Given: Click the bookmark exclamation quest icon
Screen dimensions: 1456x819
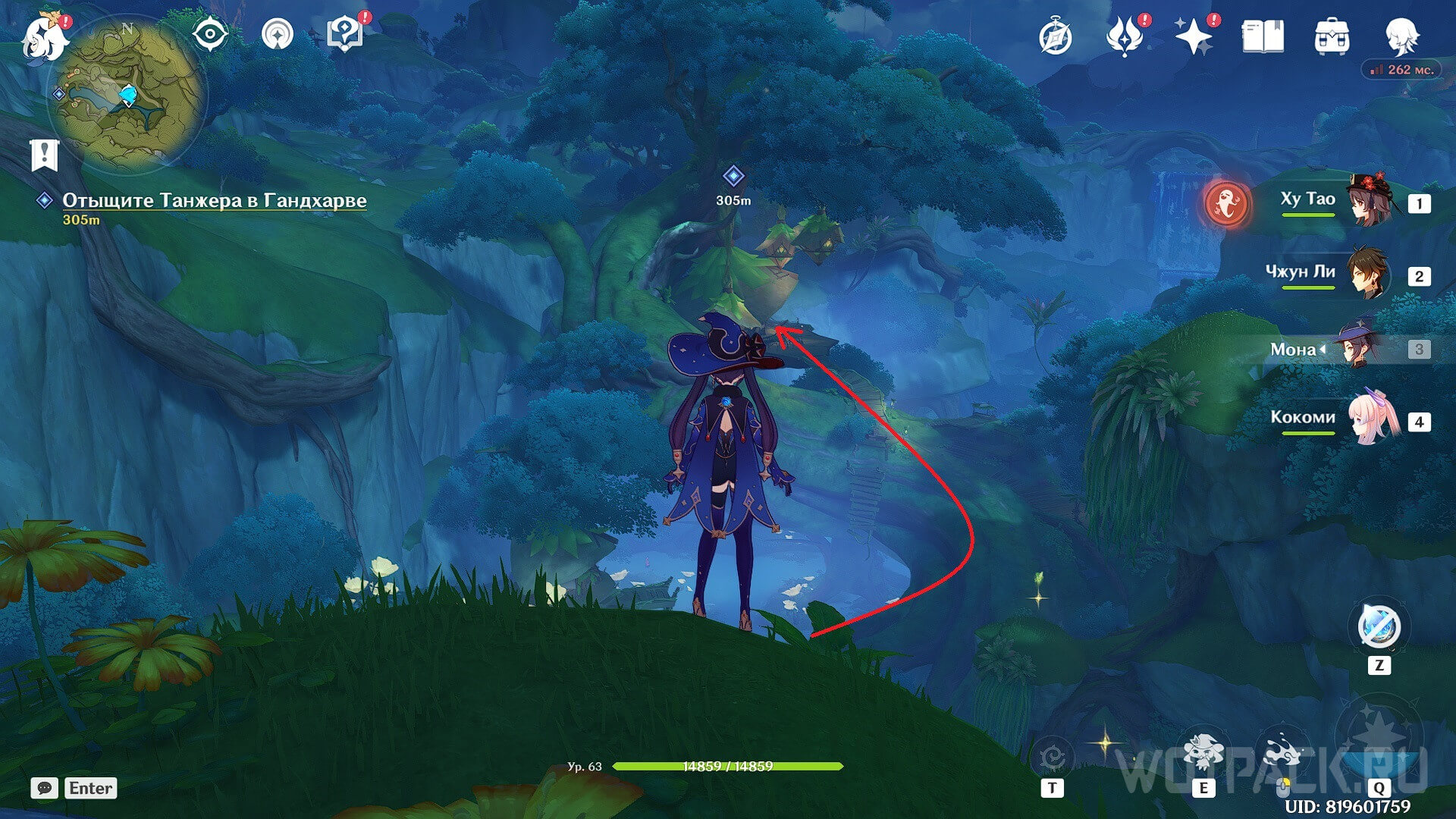Looking at the screenshot, I should click(x=45, y=155).
